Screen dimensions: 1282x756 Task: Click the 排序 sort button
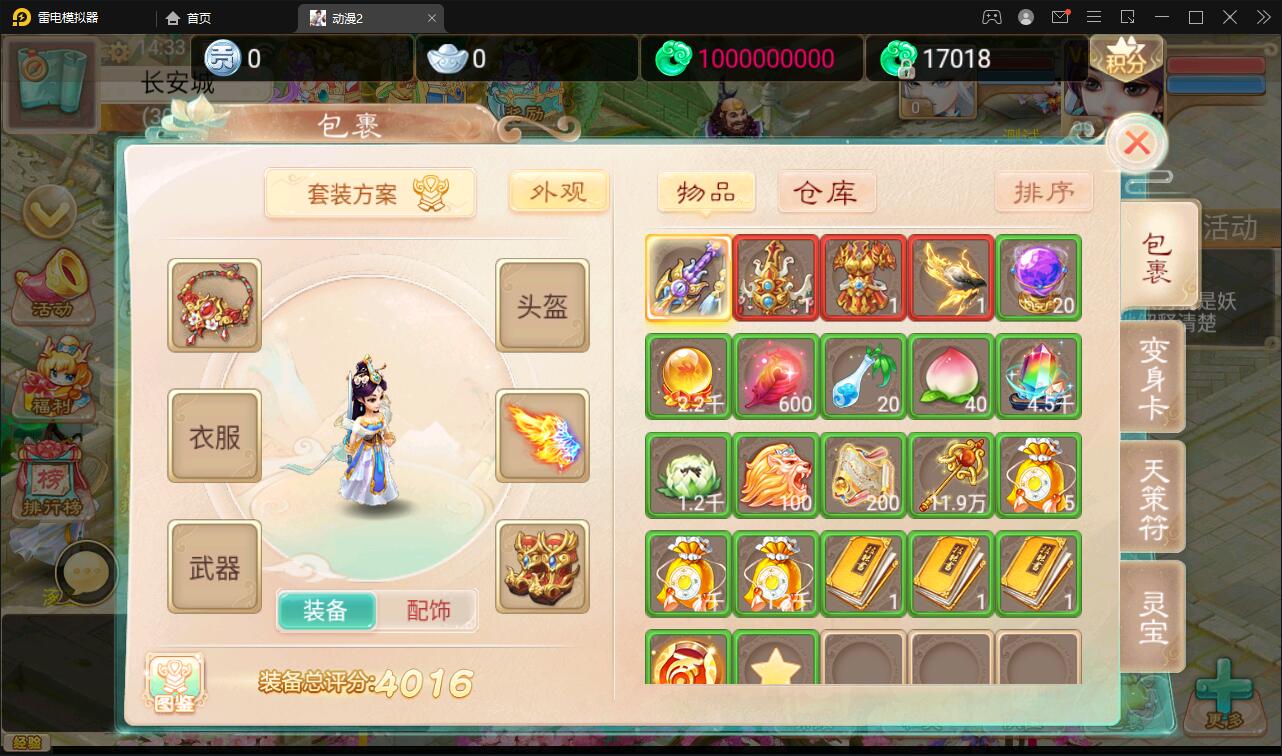click(x=1043, y=192)
